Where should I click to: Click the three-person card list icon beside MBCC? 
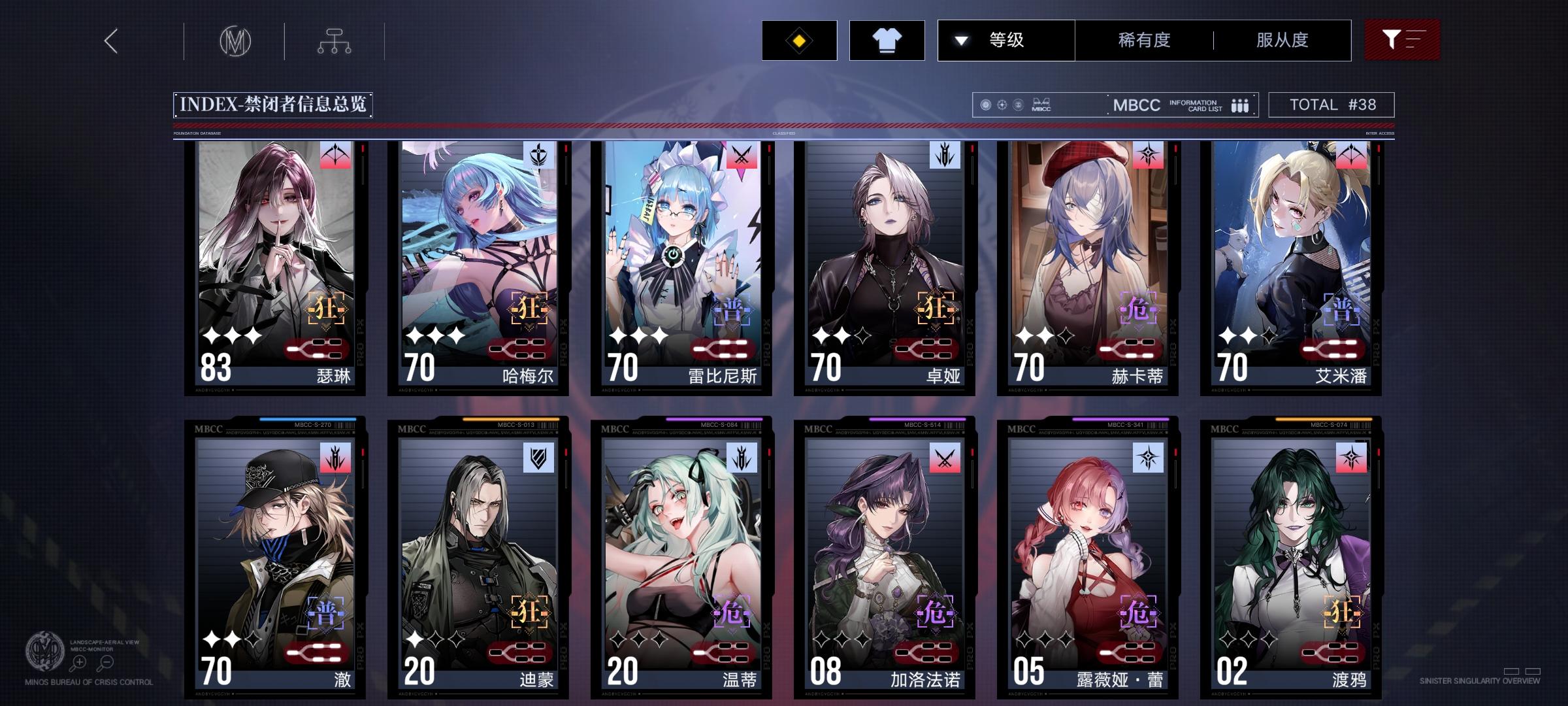coord(1239,105)
